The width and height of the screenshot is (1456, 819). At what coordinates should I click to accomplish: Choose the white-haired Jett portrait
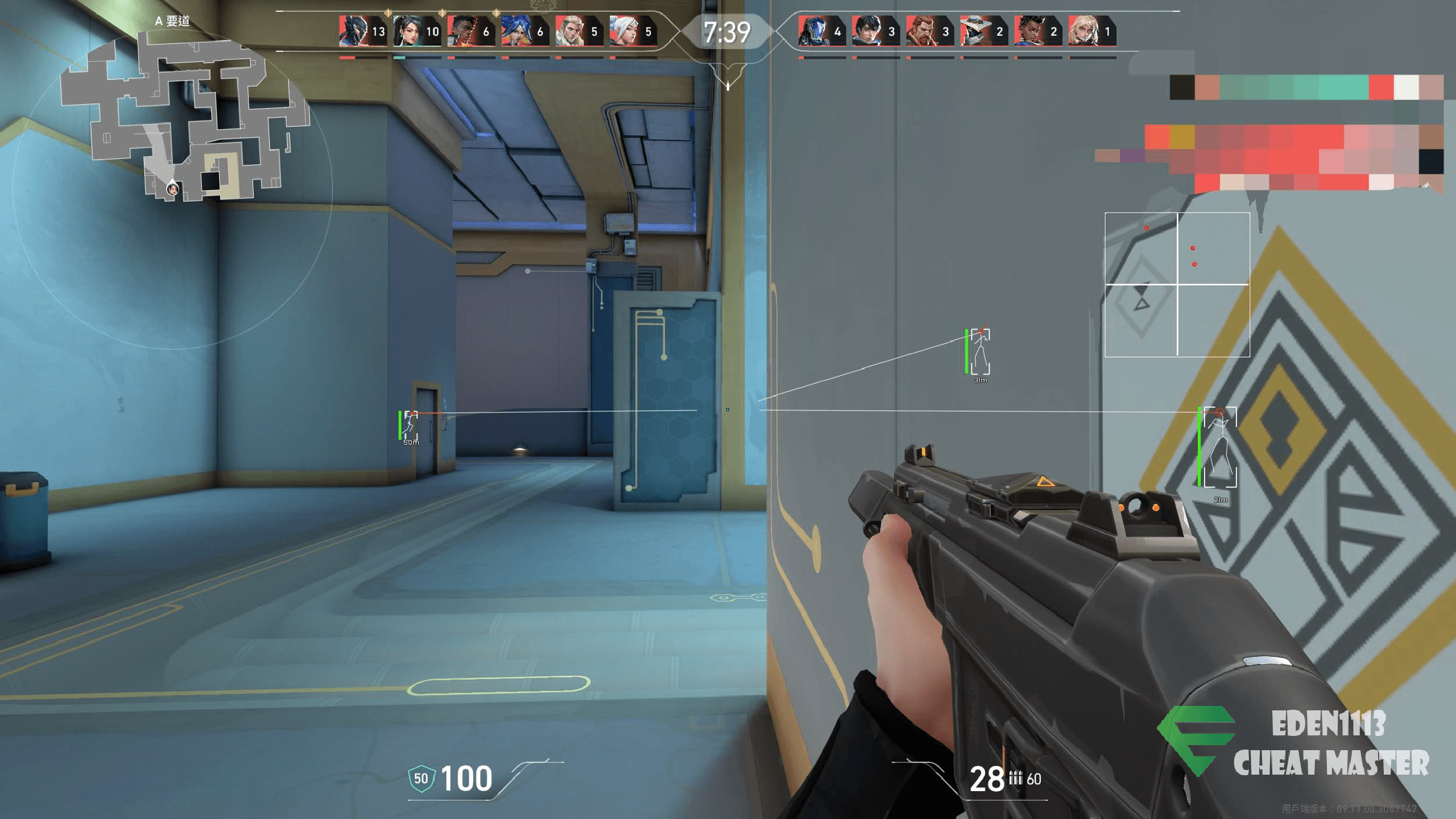coord(624,31)
